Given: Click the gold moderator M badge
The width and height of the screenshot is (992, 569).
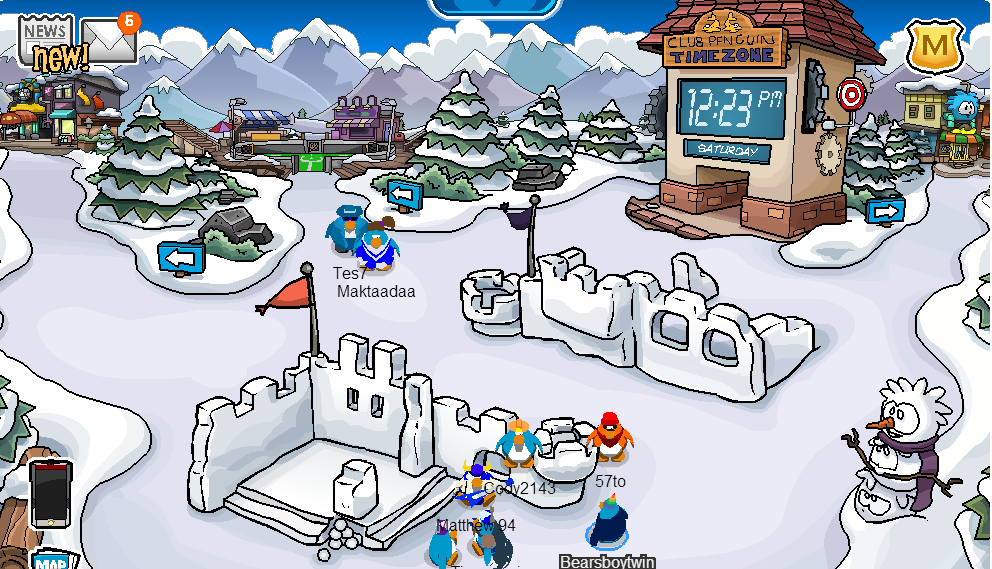Looking at the screenshot, I should [935, 44].
